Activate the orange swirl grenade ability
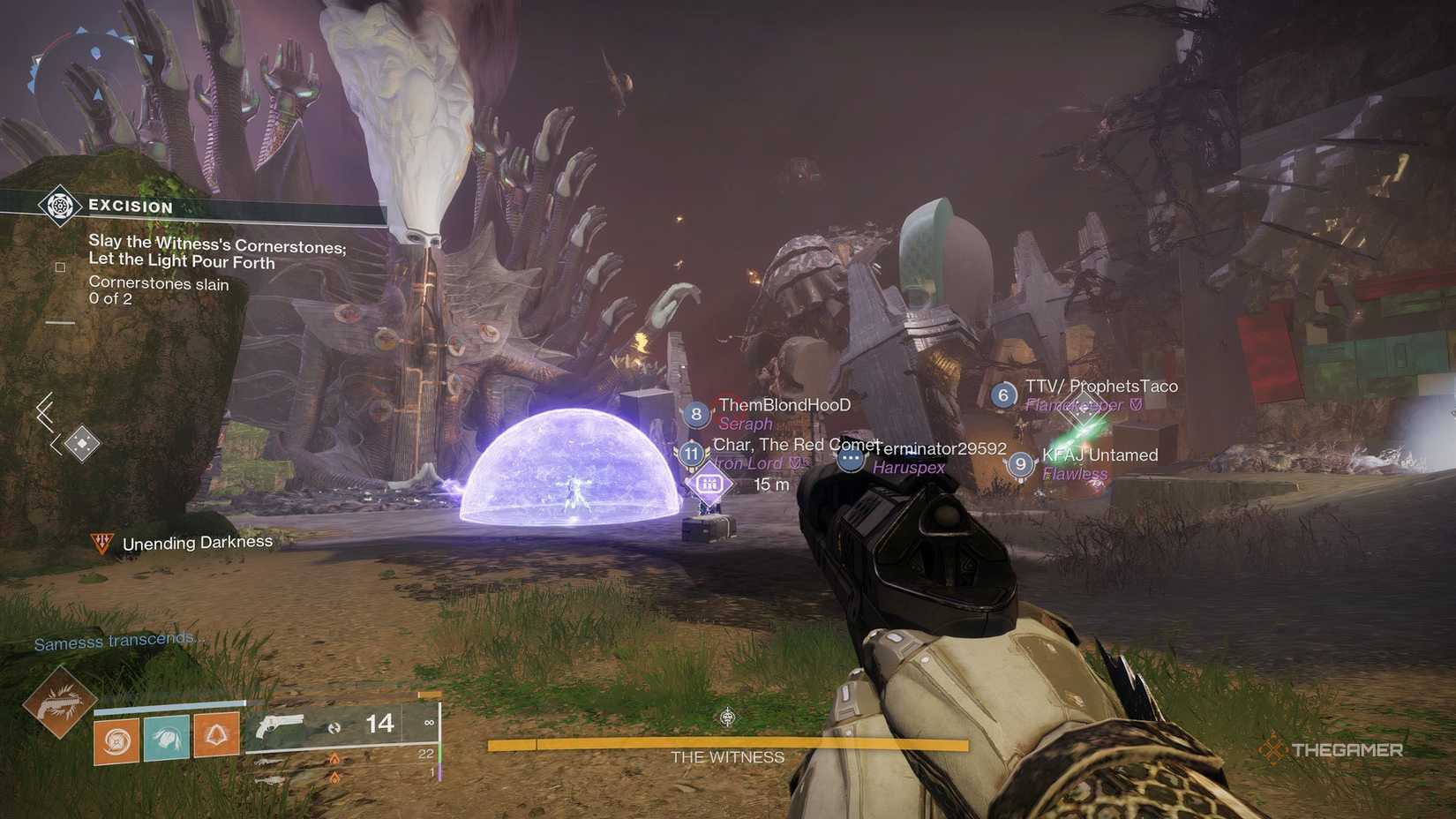The image size is (1456, 819). click(x=116, y=740)
